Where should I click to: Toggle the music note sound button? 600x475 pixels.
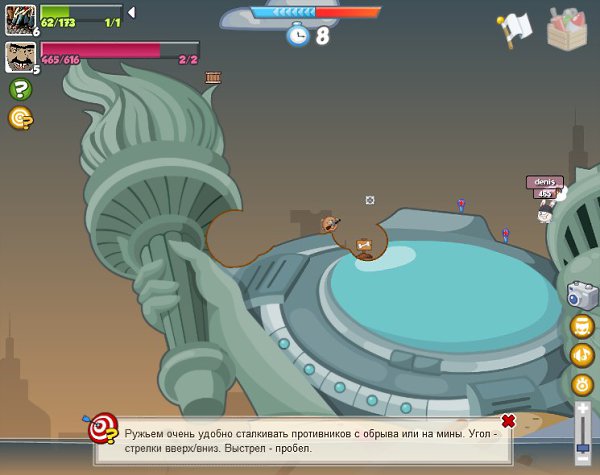click(x=582, y=355)
